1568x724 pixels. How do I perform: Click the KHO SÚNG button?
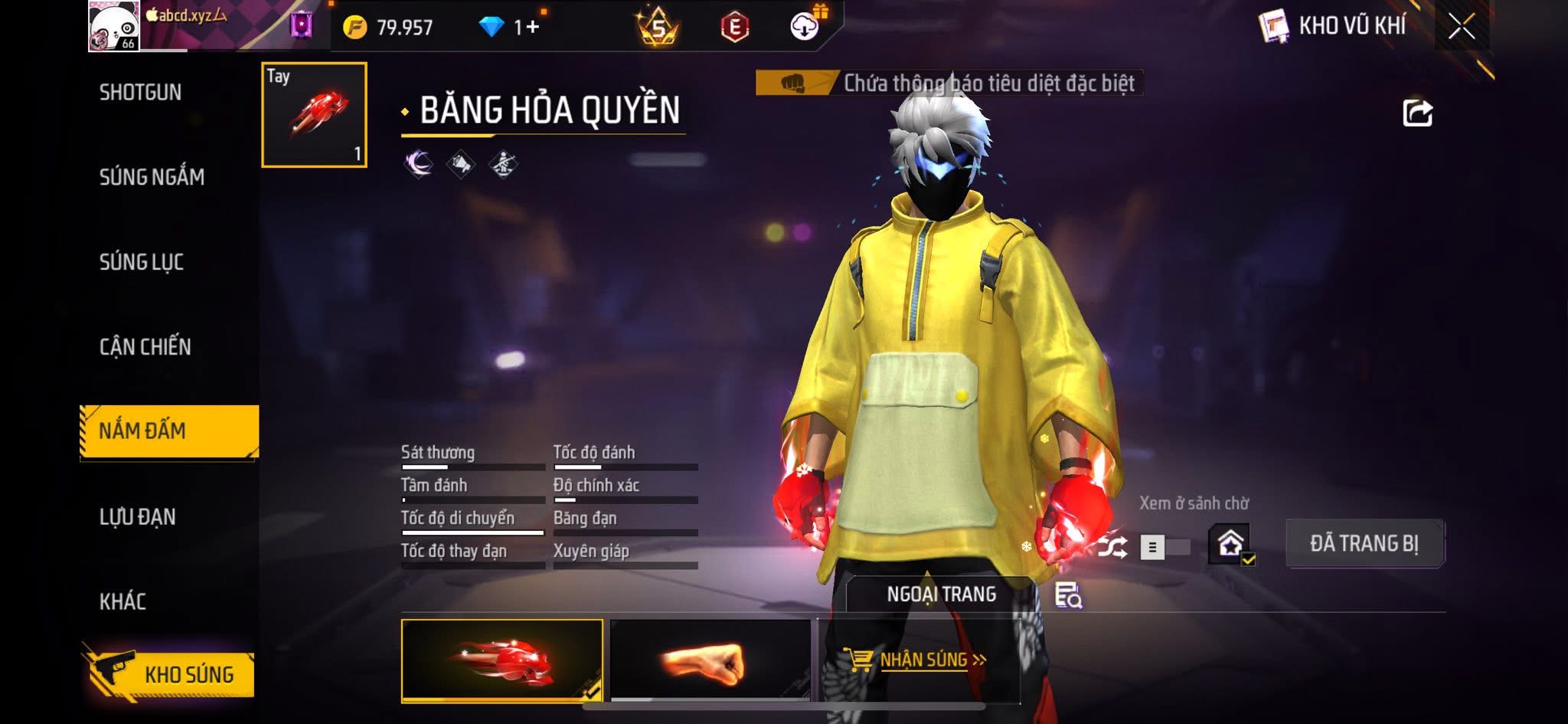[x=170, y=674]
